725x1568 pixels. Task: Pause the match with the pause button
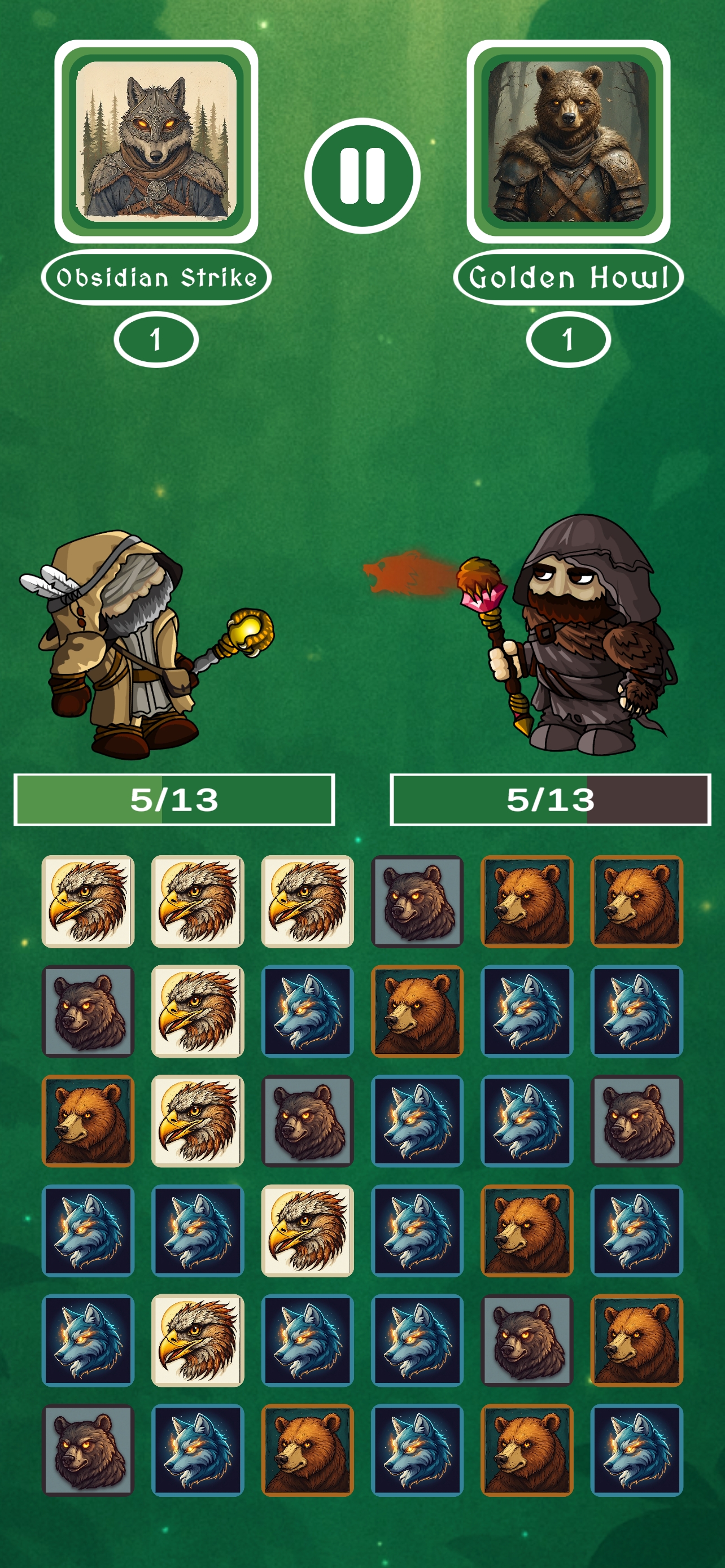pos(362,176)
